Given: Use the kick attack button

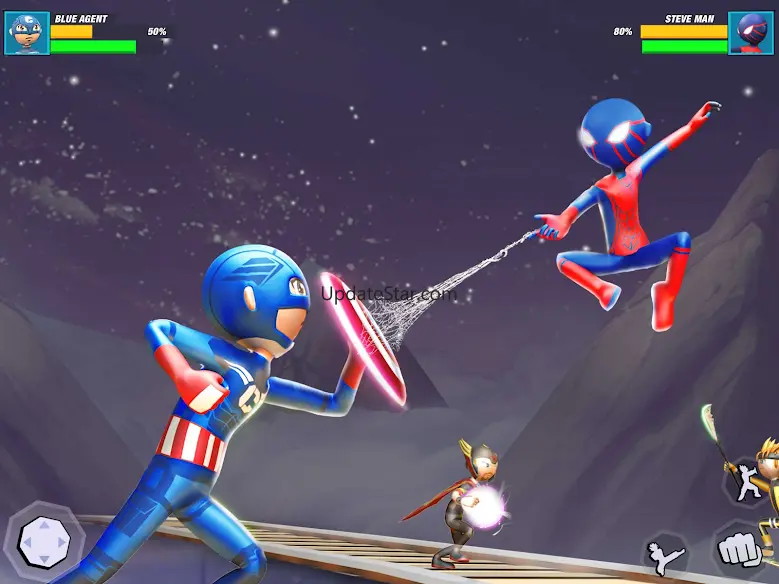Looking at the screenshot, I should 665,556.
